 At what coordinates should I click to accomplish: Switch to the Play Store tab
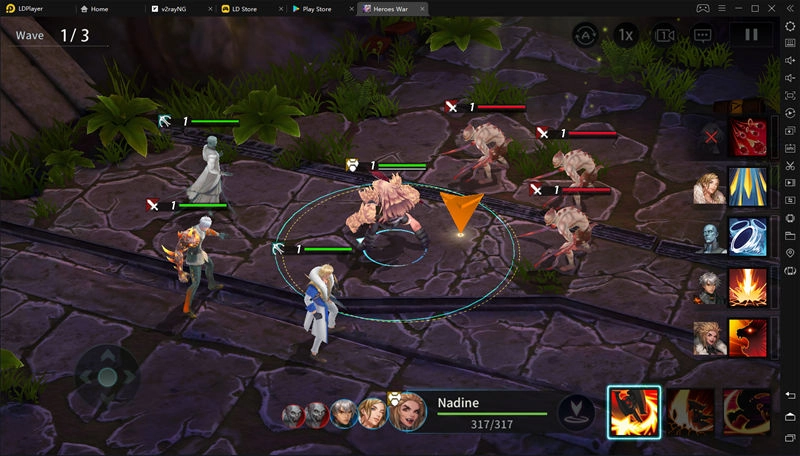coord(317,8)
